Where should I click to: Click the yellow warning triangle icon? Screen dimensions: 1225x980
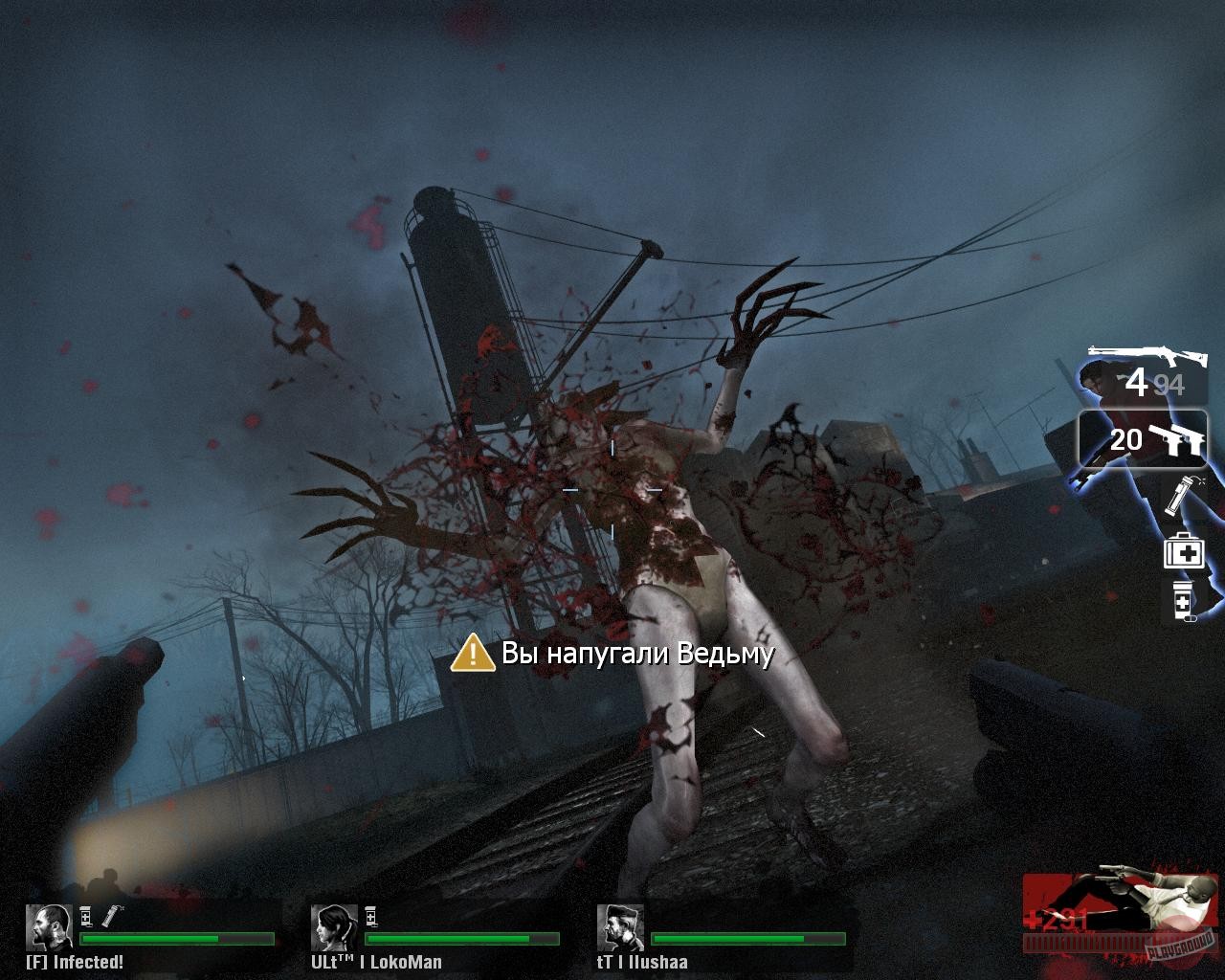click(x=472, y=654)
